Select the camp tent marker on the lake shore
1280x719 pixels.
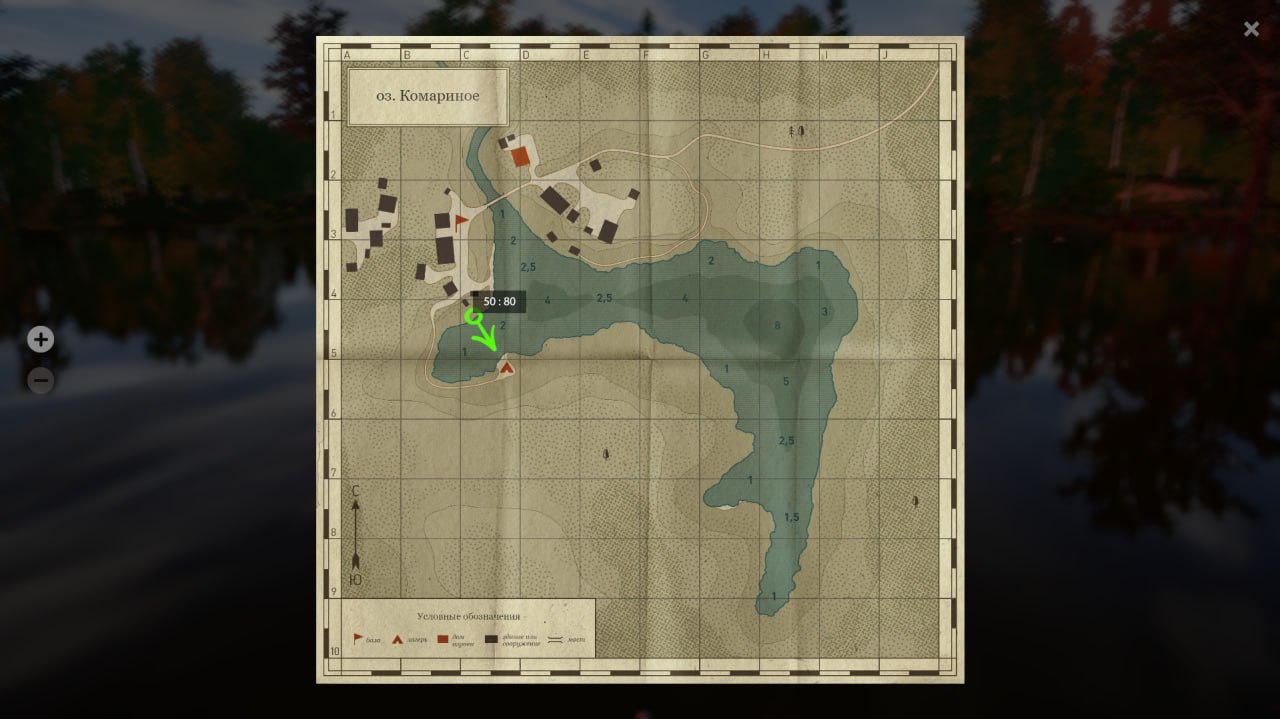(507, 367)
